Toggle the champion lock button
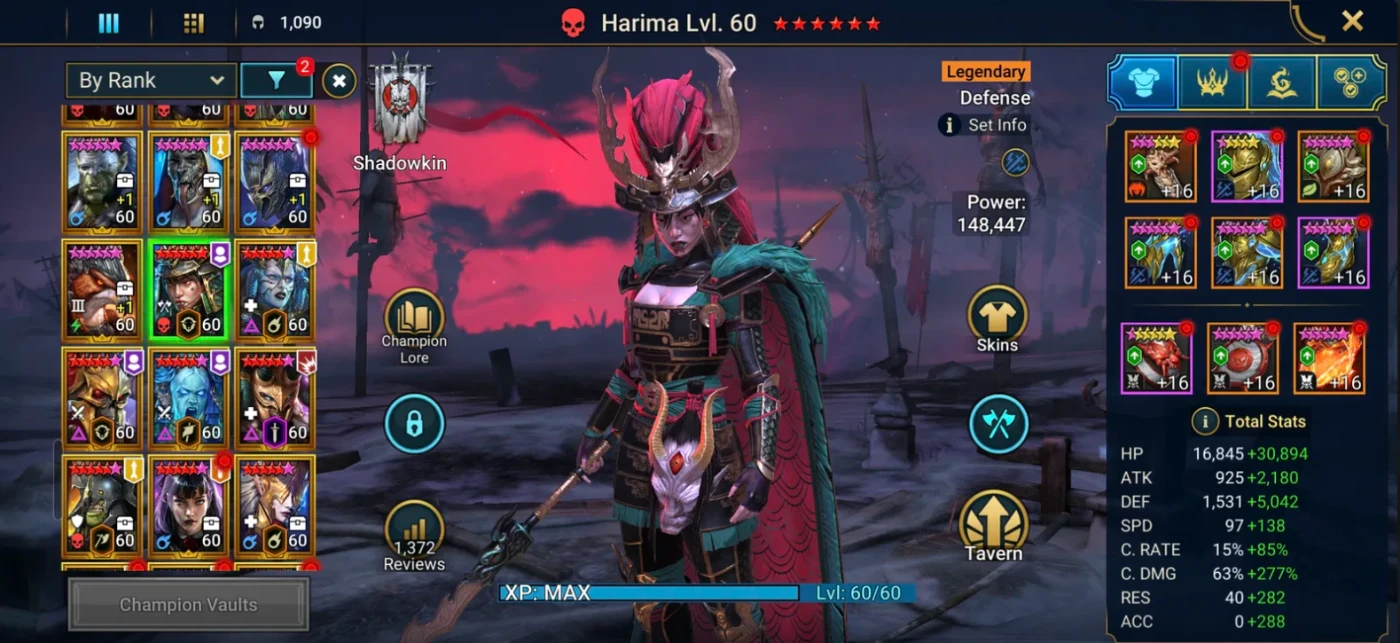This screenshot has height=643, width=1400. tap(414, 424)
